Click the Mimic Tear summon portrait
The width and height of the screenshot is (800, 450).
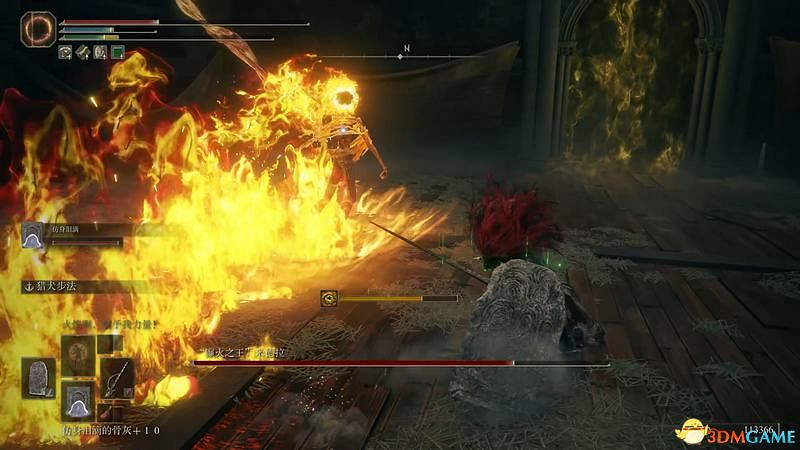click(x=32, y=235)
